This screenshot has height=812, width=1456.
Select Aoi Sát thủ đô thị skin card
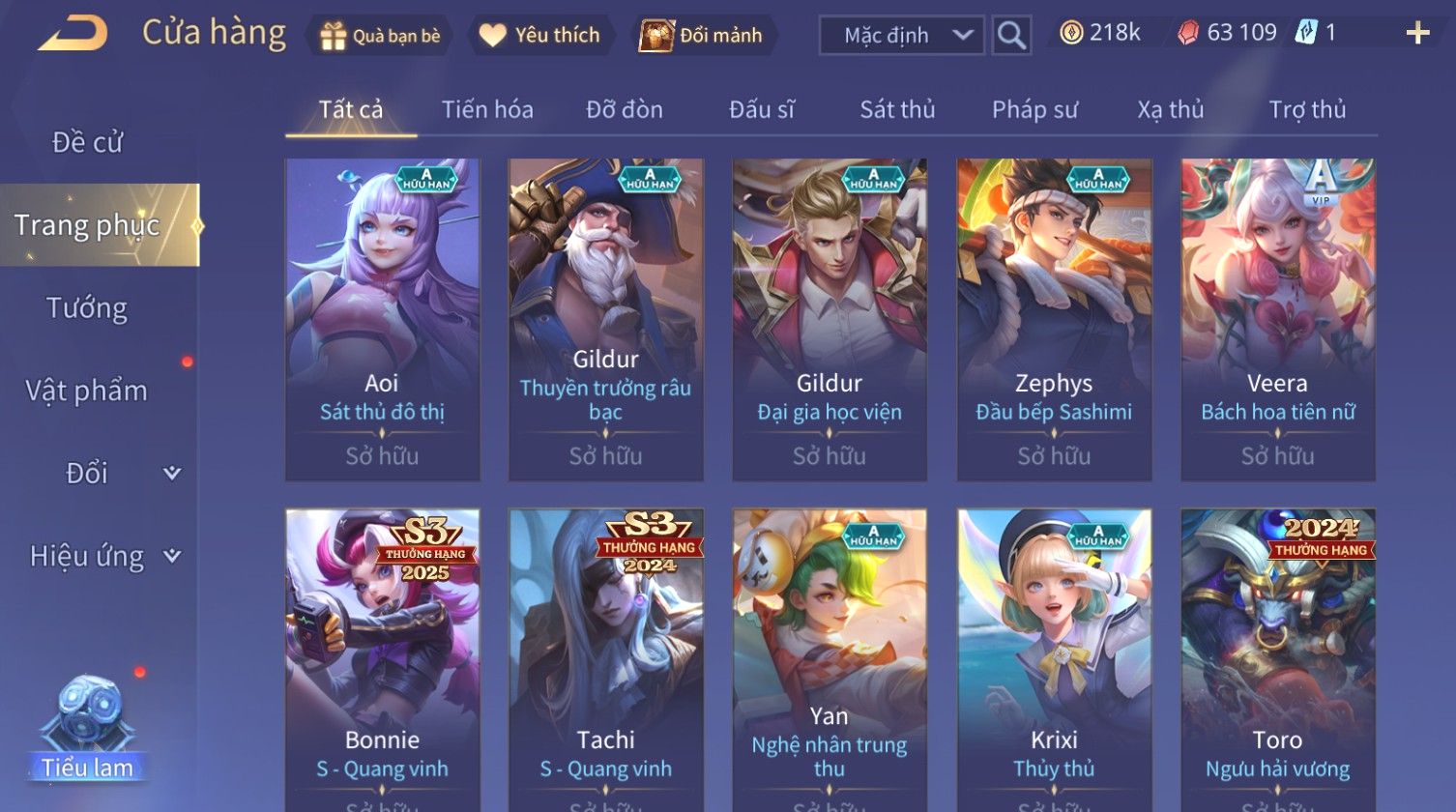[382, 319]
